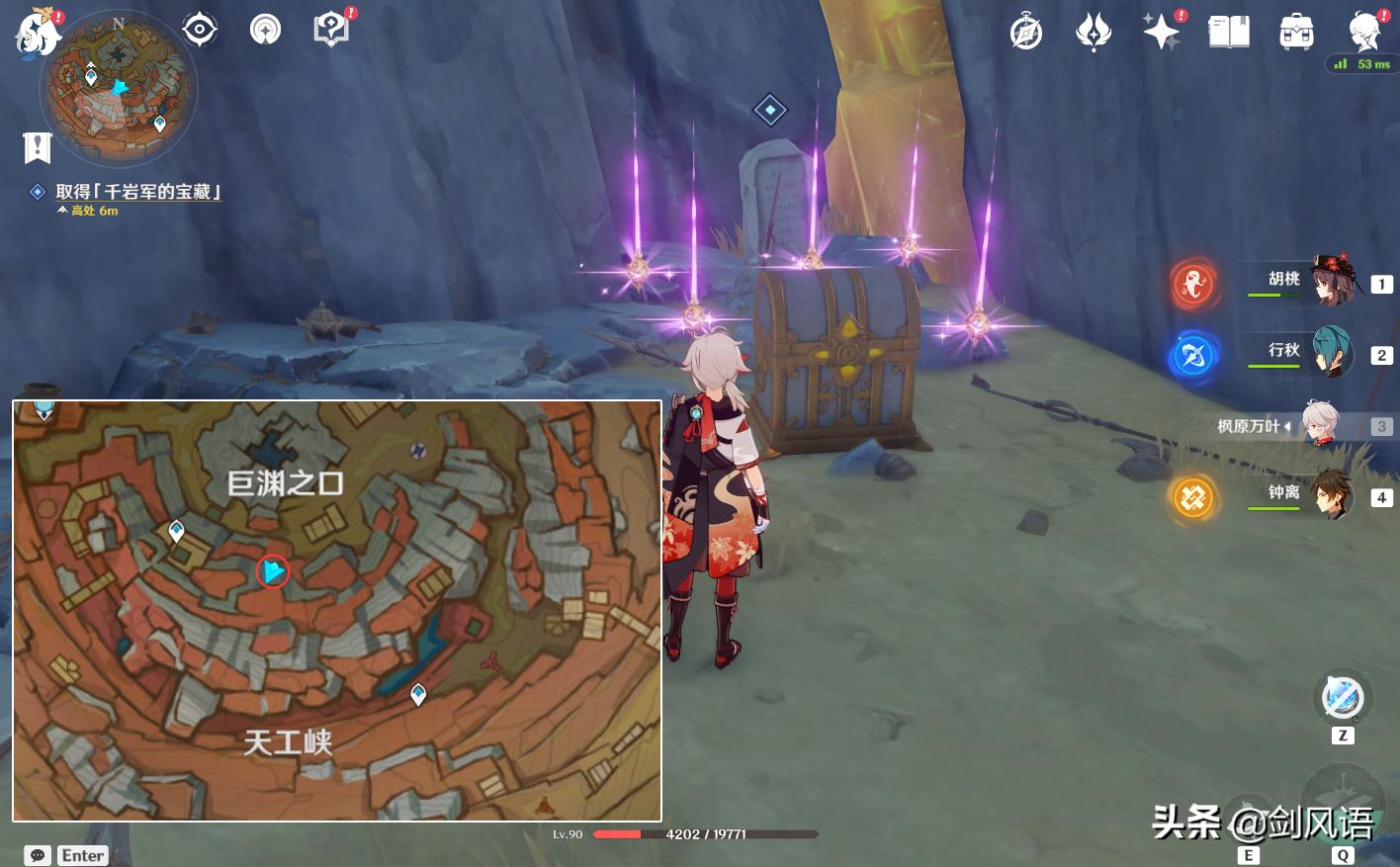This screenshot has width=1400, height=867.
Task: Open the tutorial tips icon with alert
Action: coord(332,30)
